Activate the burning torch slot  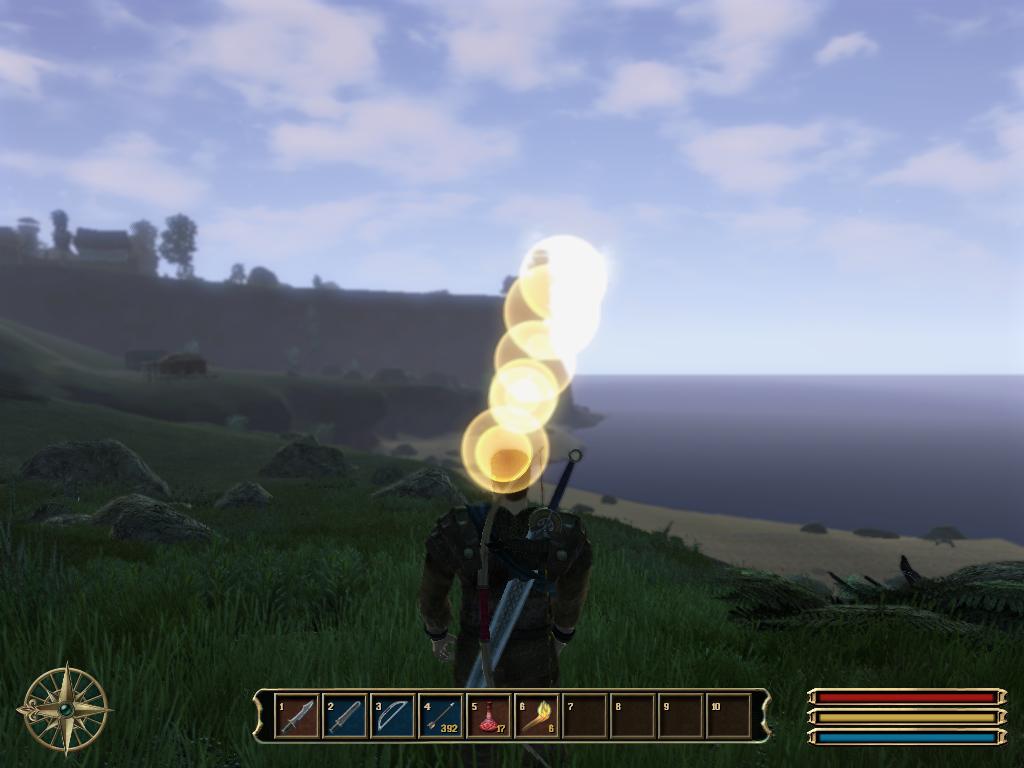537,716
